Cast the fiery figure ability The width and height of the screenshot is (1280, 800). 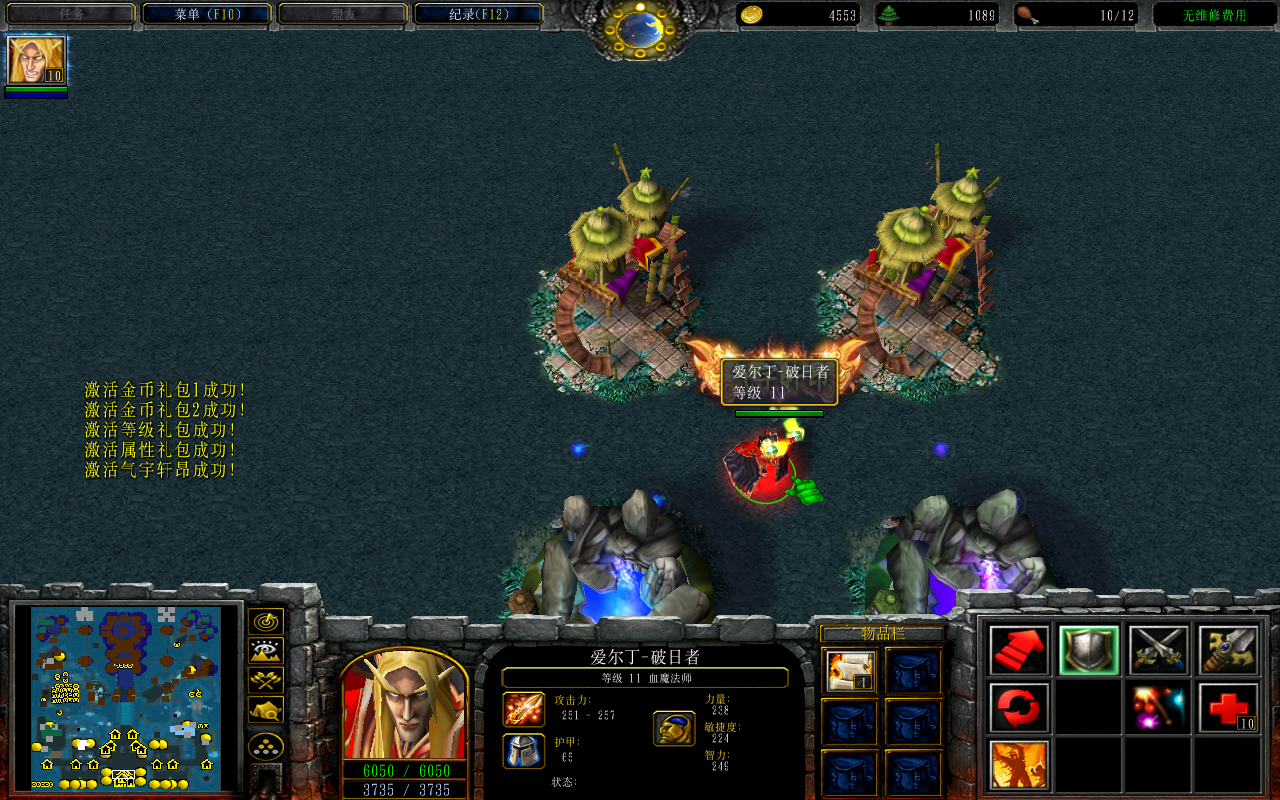click(1019, 765)
